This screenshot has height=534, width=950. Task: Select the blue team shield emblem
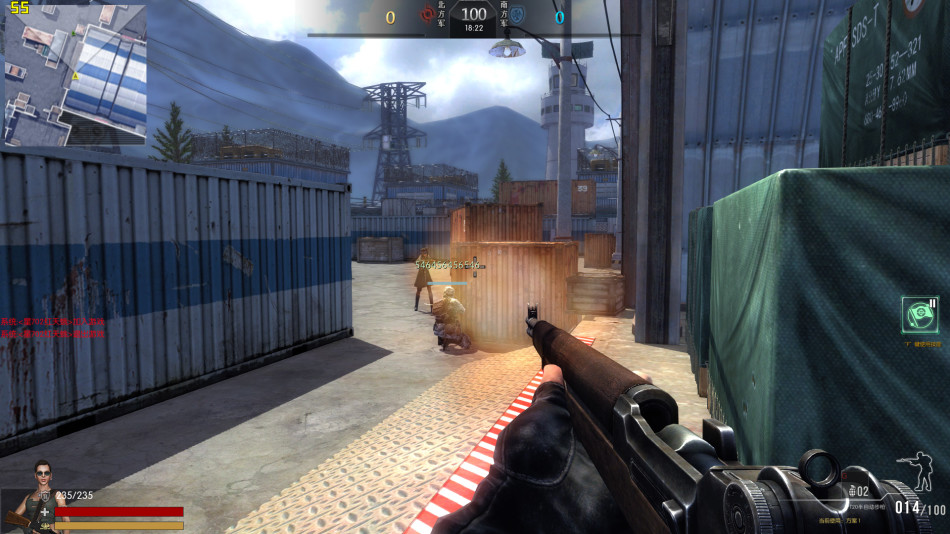(x=519, y=15)
